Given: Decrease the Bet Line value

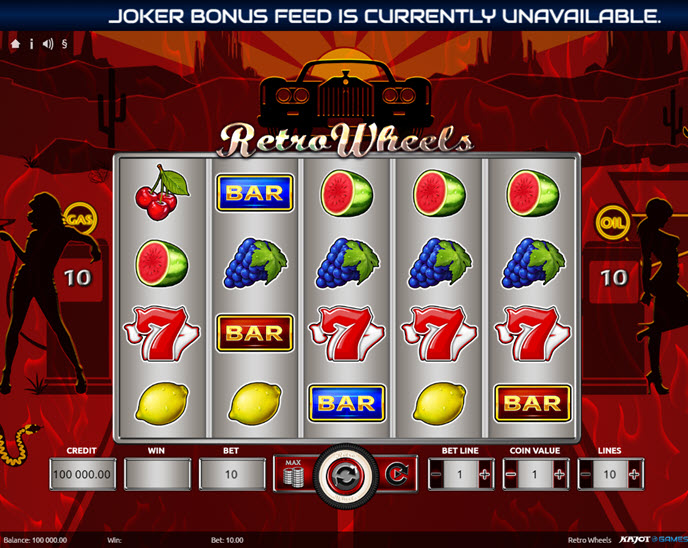Looking at the screenshot, I should [x=436, y=474].
